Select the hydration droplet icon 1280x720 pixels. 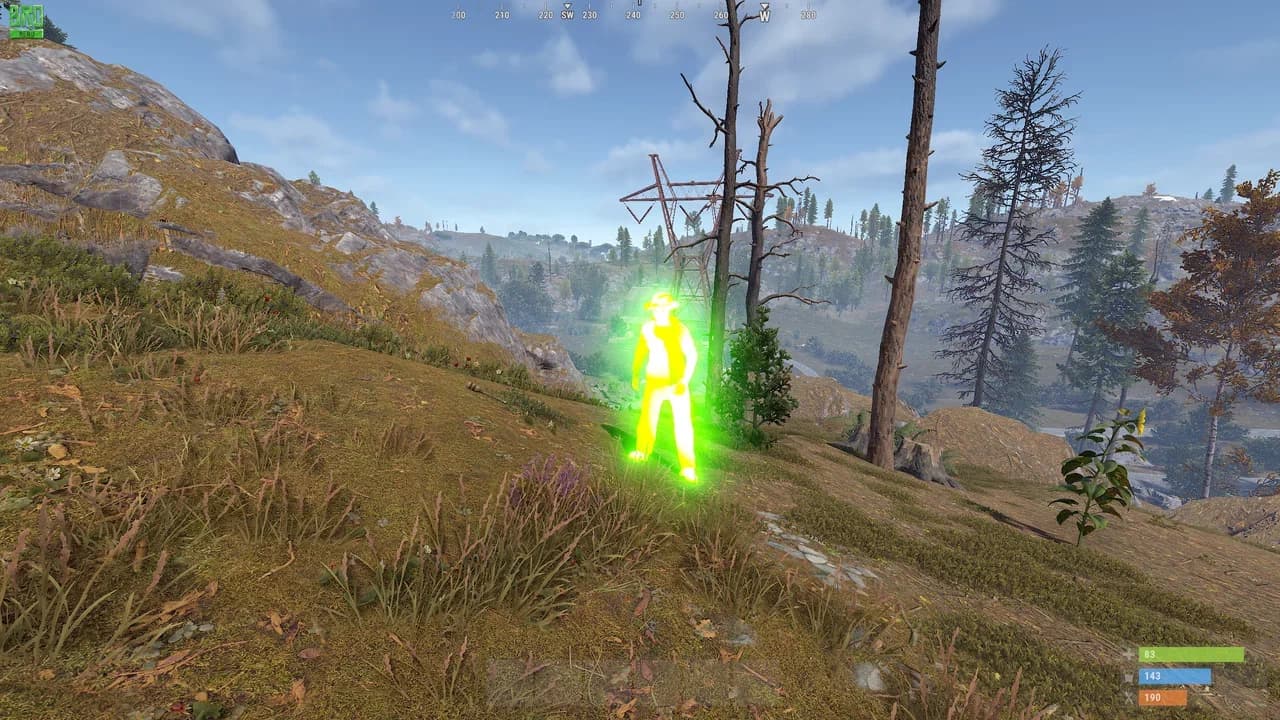[1127, 677]
